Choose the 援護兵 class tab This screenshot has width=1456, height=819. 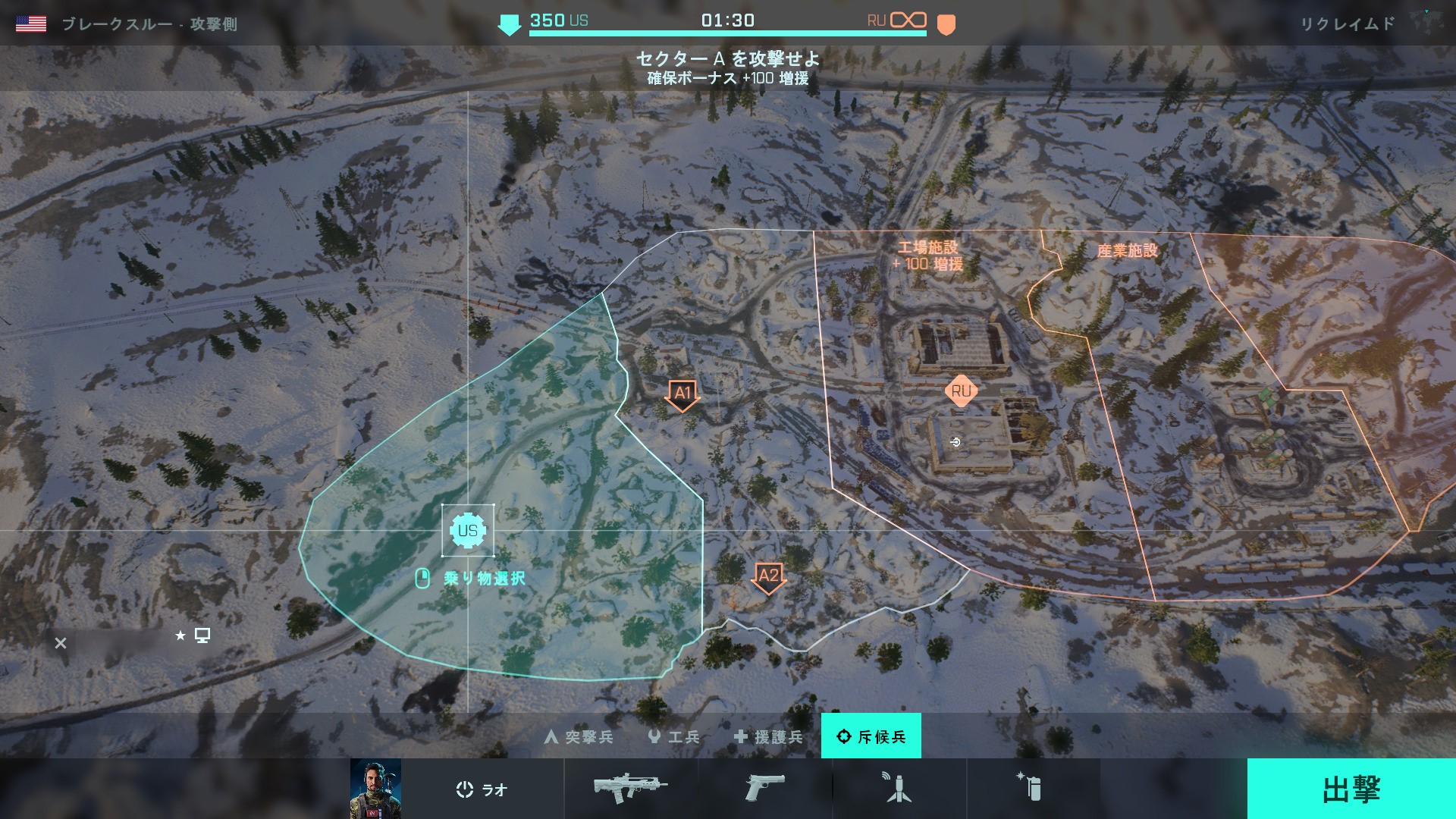pos(768,736)
